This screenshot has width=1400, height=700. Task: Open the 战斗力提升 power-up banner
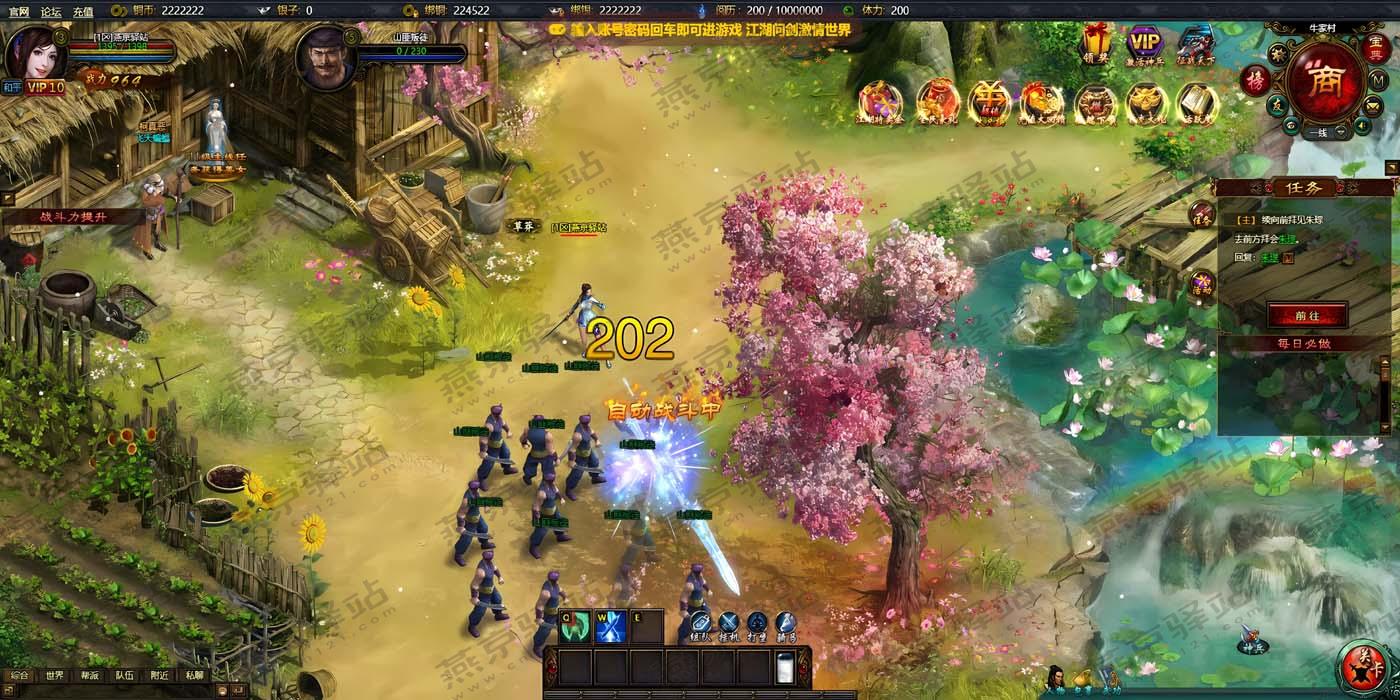coord(72,216)
